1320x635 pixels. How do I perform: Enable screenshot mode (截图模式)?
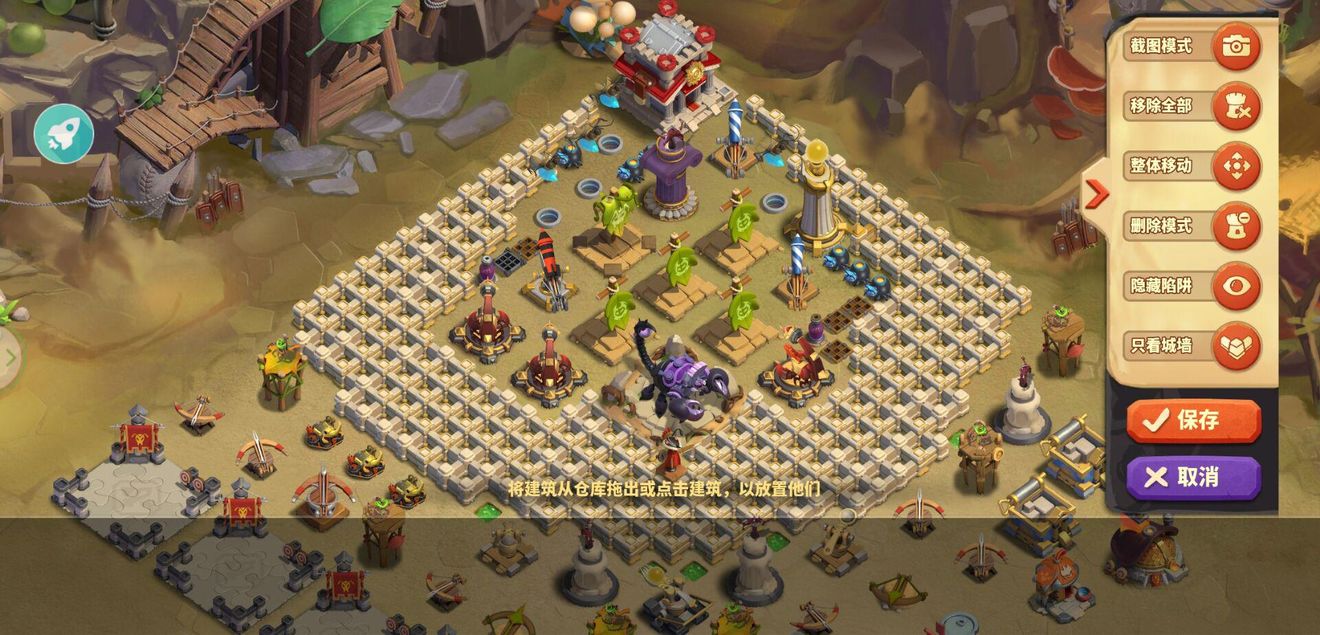[x=1236, y=46]
